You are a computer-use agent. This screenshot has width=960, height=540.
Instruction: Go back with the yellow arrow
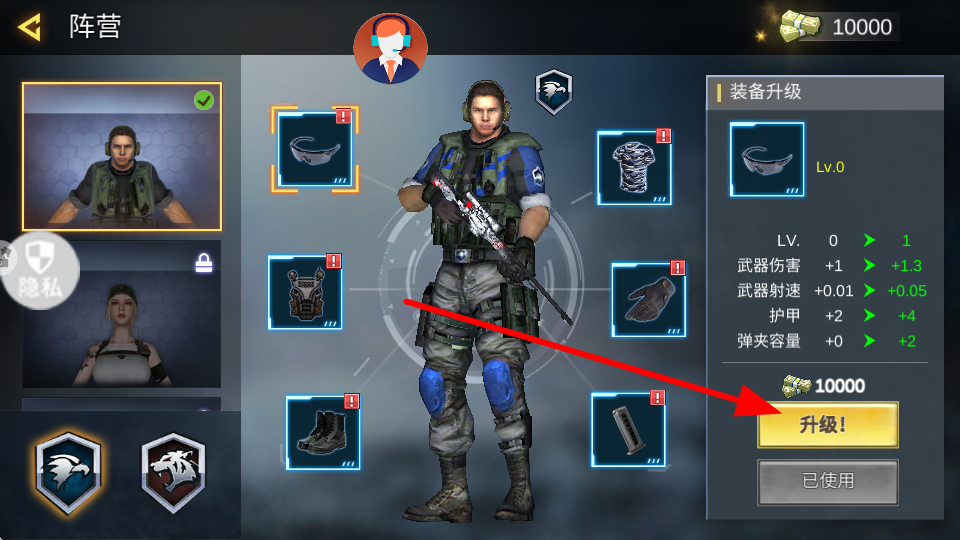tap(30, 27)
